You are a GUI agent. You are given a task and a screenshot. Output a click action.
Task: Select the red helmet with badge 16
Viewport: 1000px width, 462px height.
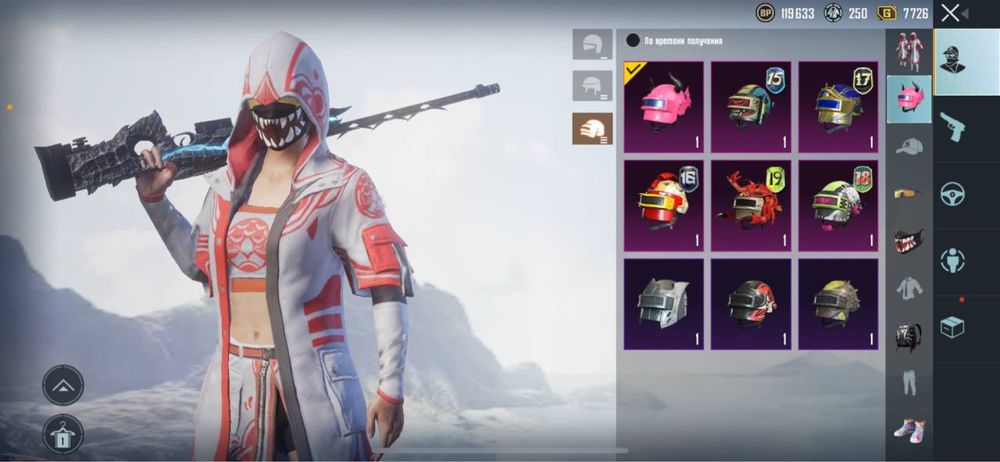point(662,205)
